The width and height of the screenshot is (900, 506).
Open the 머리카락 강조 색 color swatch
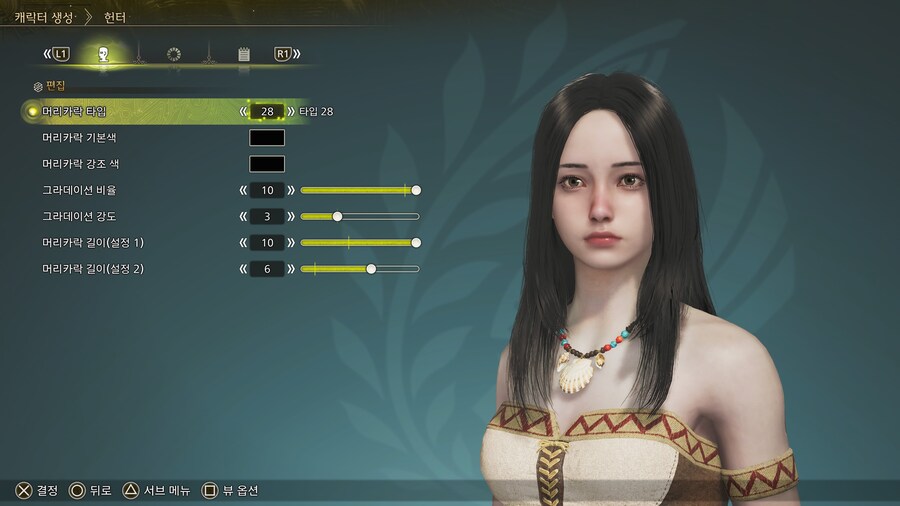coord(267,164)
